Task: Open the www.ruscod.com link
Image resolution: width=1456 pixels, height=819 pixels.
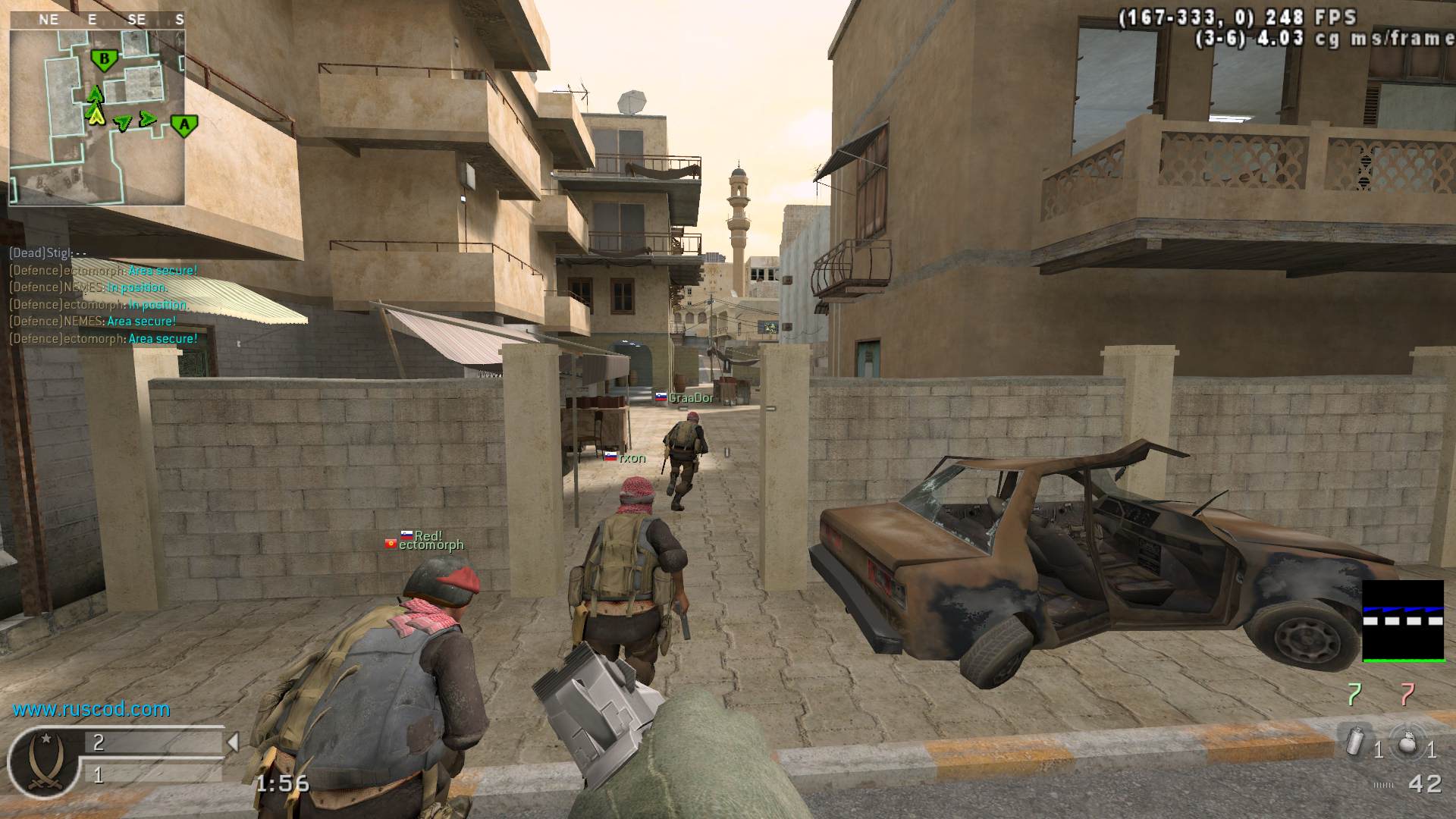Action: (x=91, y=709)
